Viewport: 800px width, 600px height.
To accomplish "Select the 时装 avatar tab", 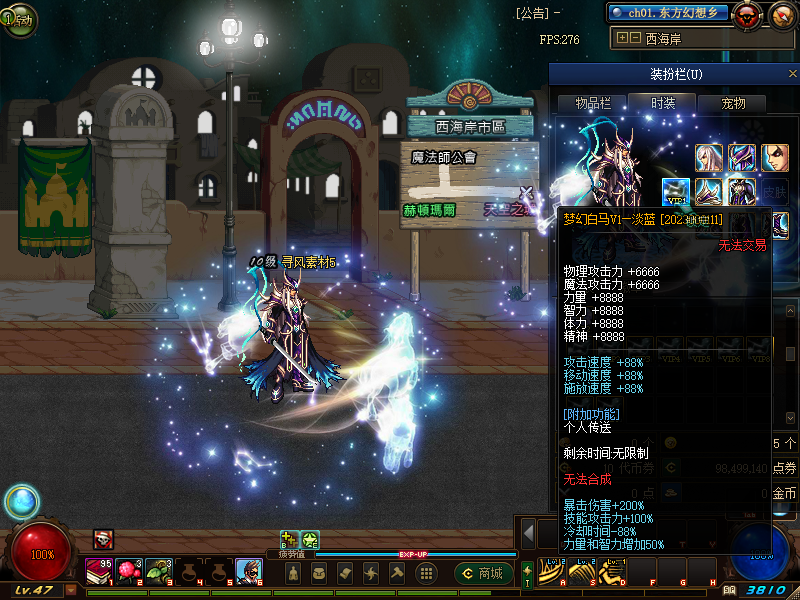I will [663, 103].
